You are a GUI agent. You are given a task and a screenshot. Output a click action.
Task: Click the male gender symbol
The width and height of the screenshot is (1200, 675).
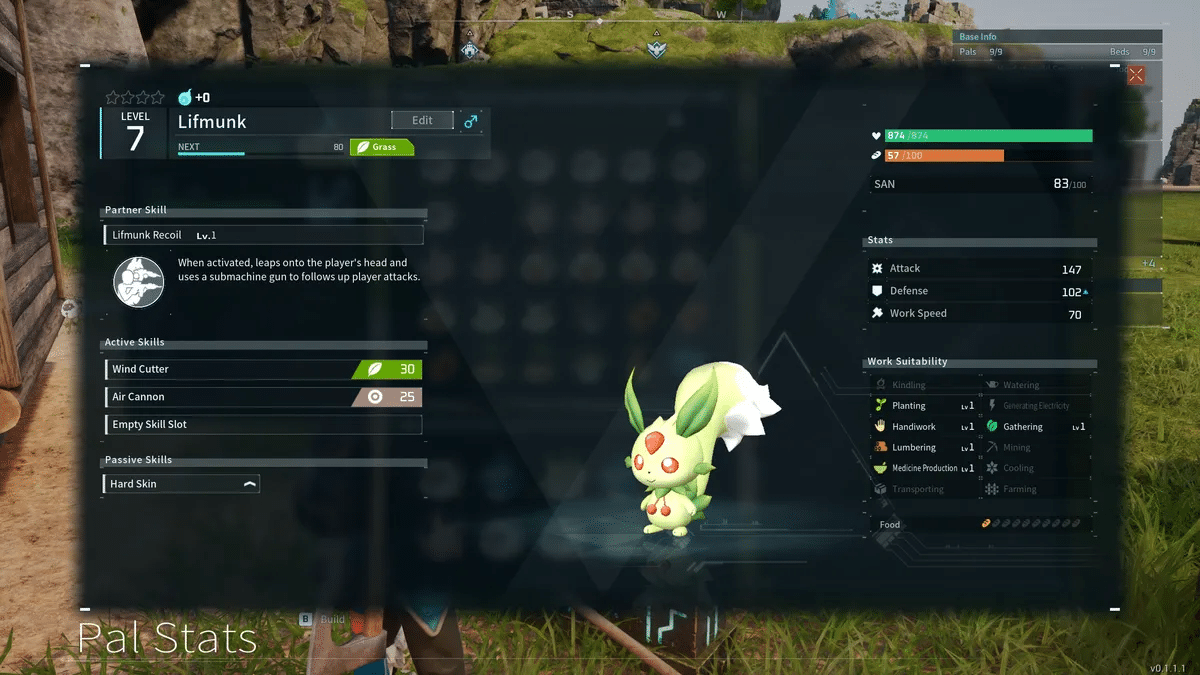(x=471, y=121)
